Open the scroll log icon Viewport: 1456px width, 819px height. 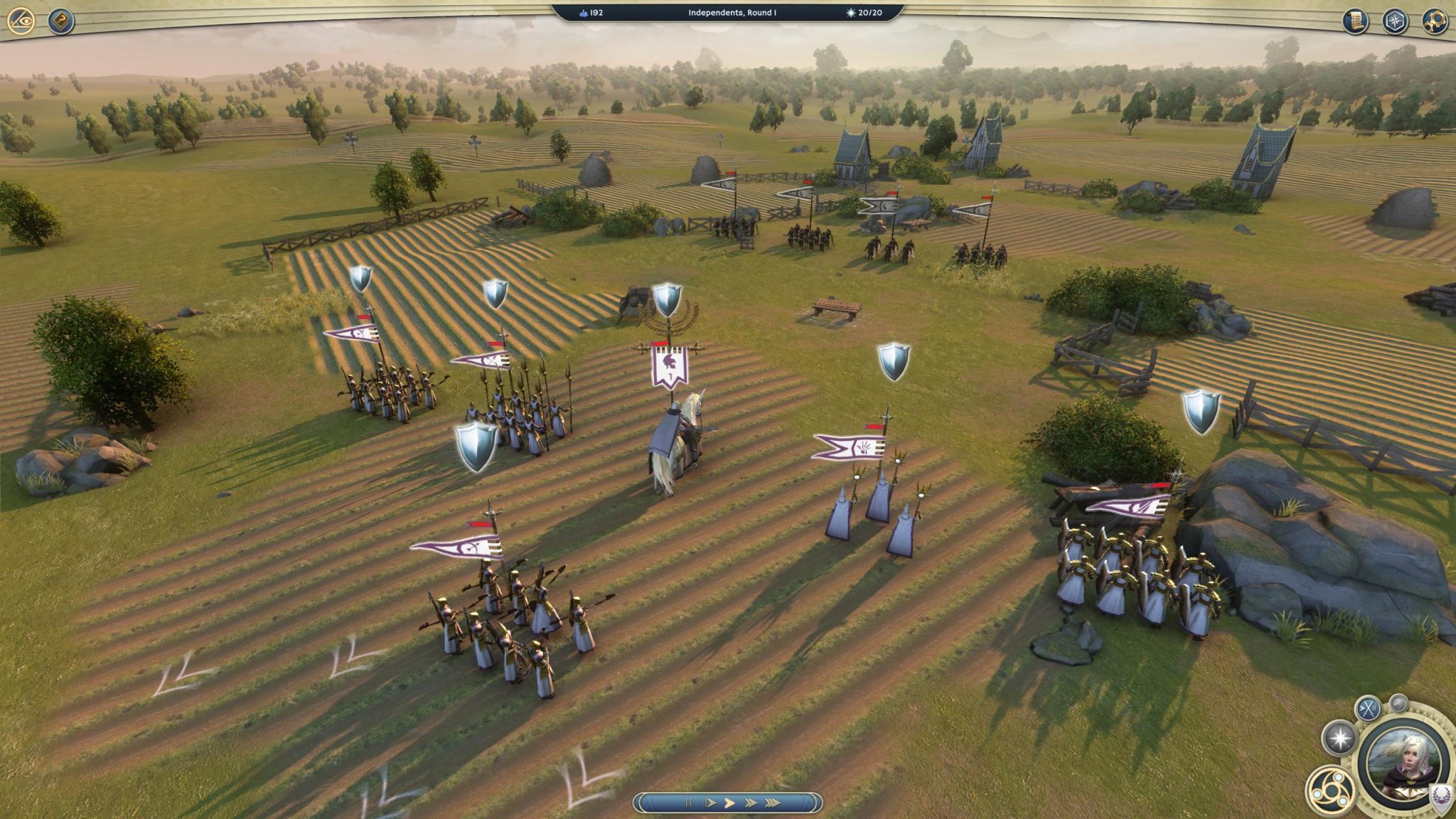pyautogui.click(x=1355, y=21)
